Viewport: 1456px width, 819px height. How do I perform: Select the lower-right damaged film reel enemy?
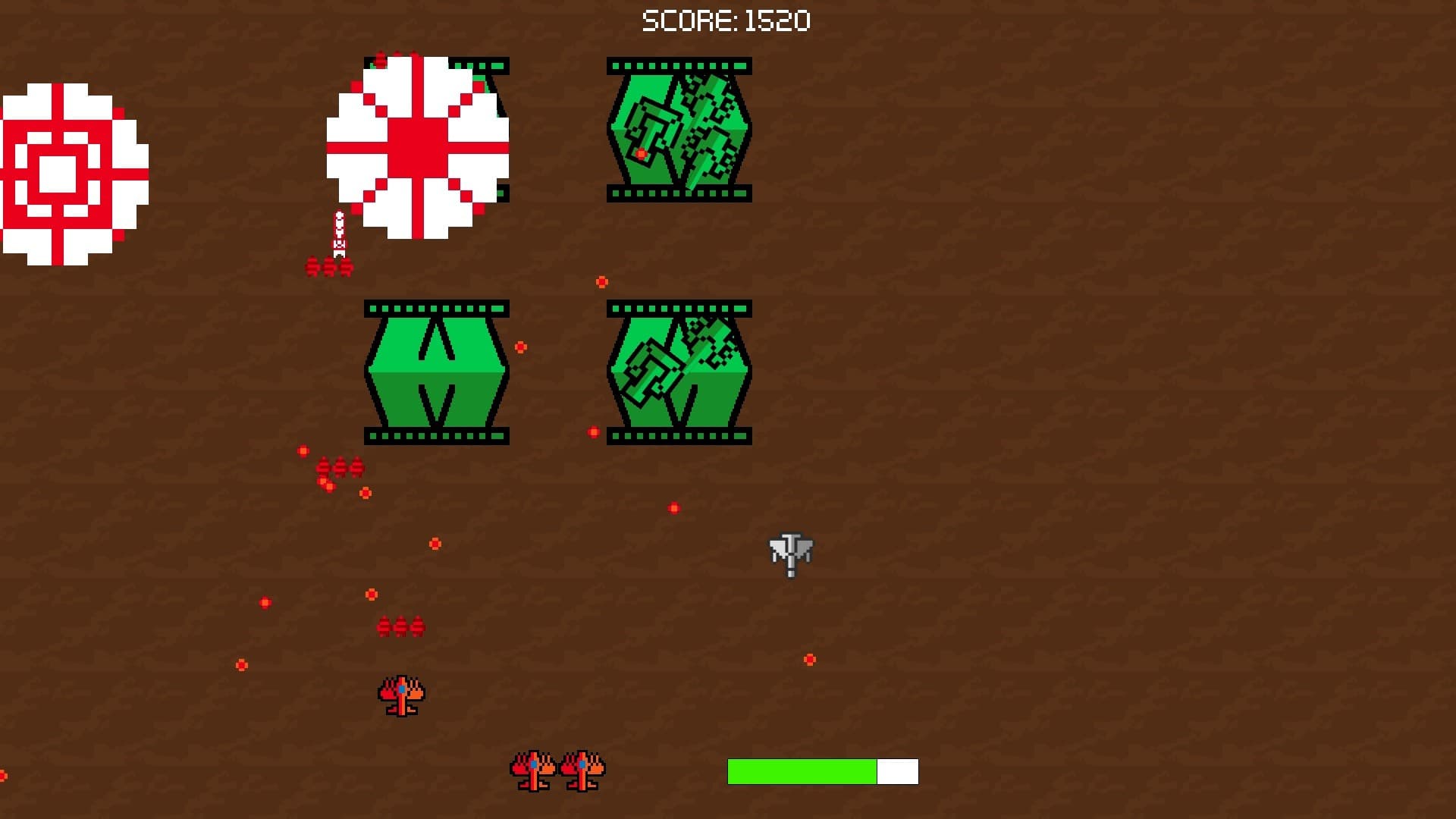tap(677, 372)
